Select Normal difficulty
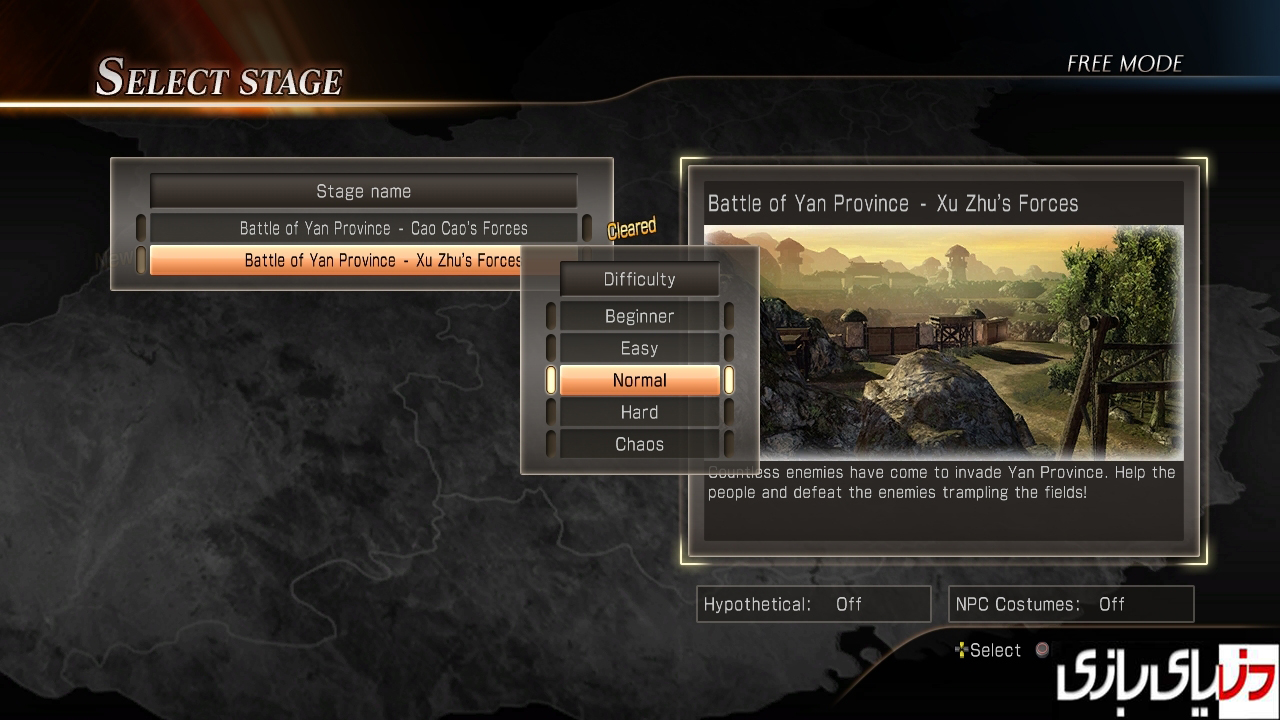 coord(639,380)
